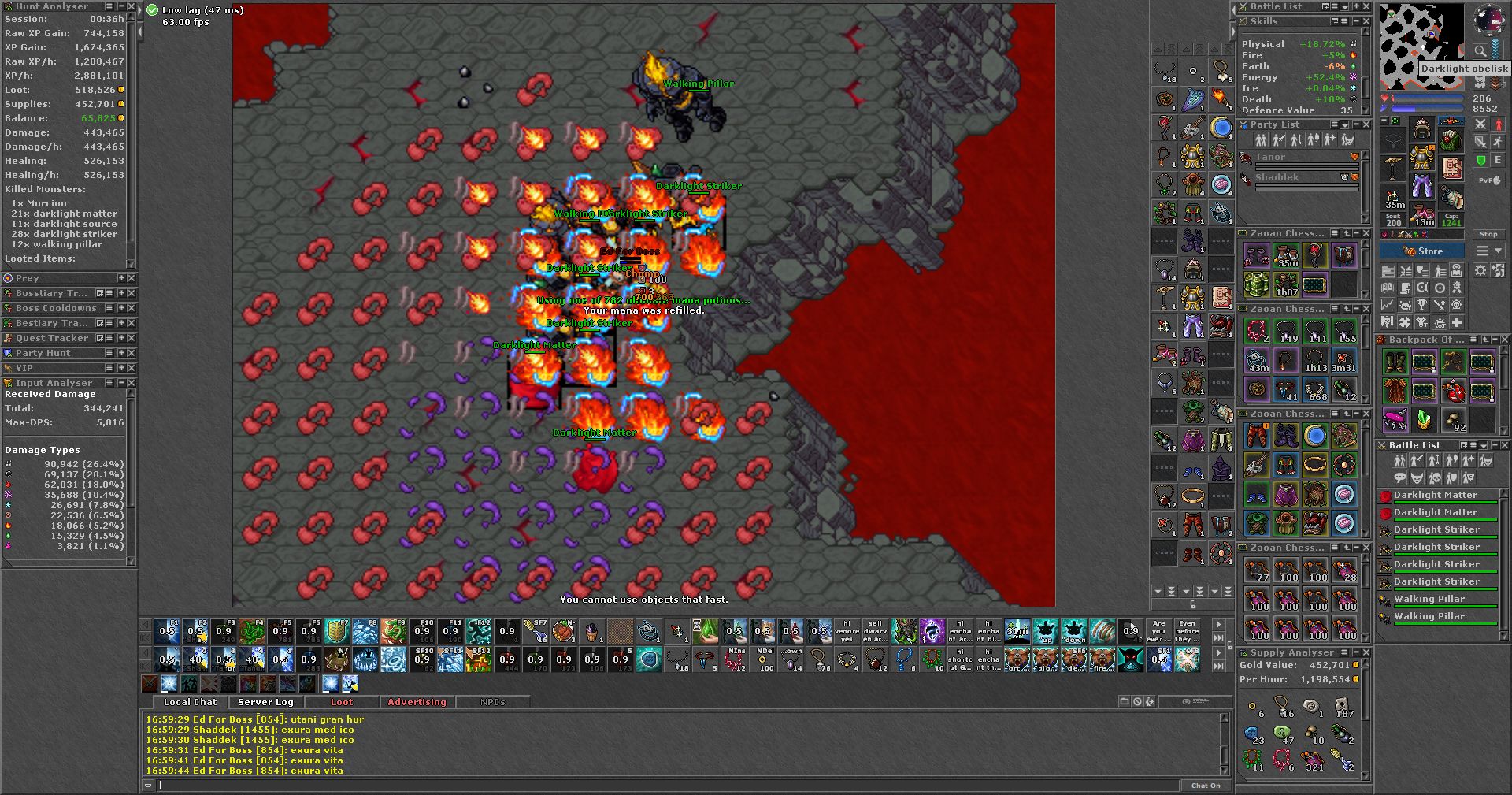Select Tanor in the Party List

[x=1270, y=158]
